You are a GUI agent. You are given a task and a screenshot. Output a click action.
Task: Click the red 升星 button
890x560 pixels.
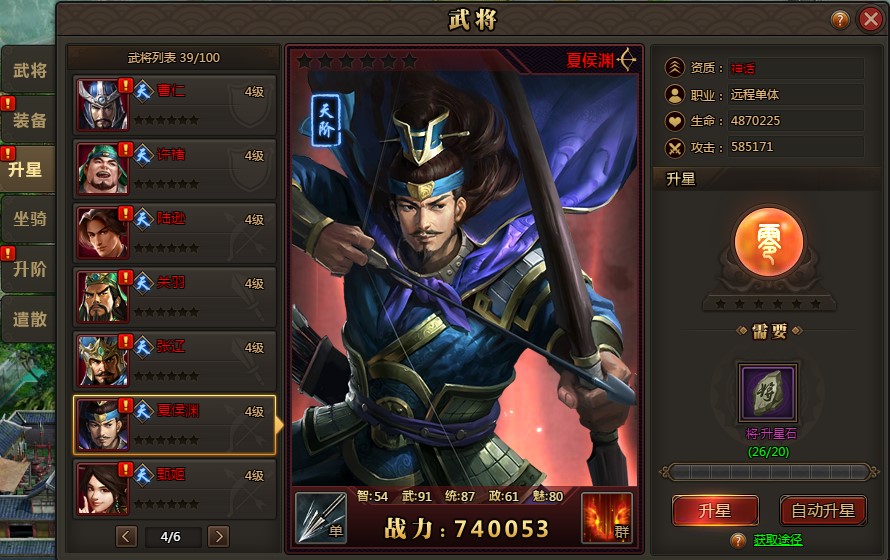tap(715, 510)
